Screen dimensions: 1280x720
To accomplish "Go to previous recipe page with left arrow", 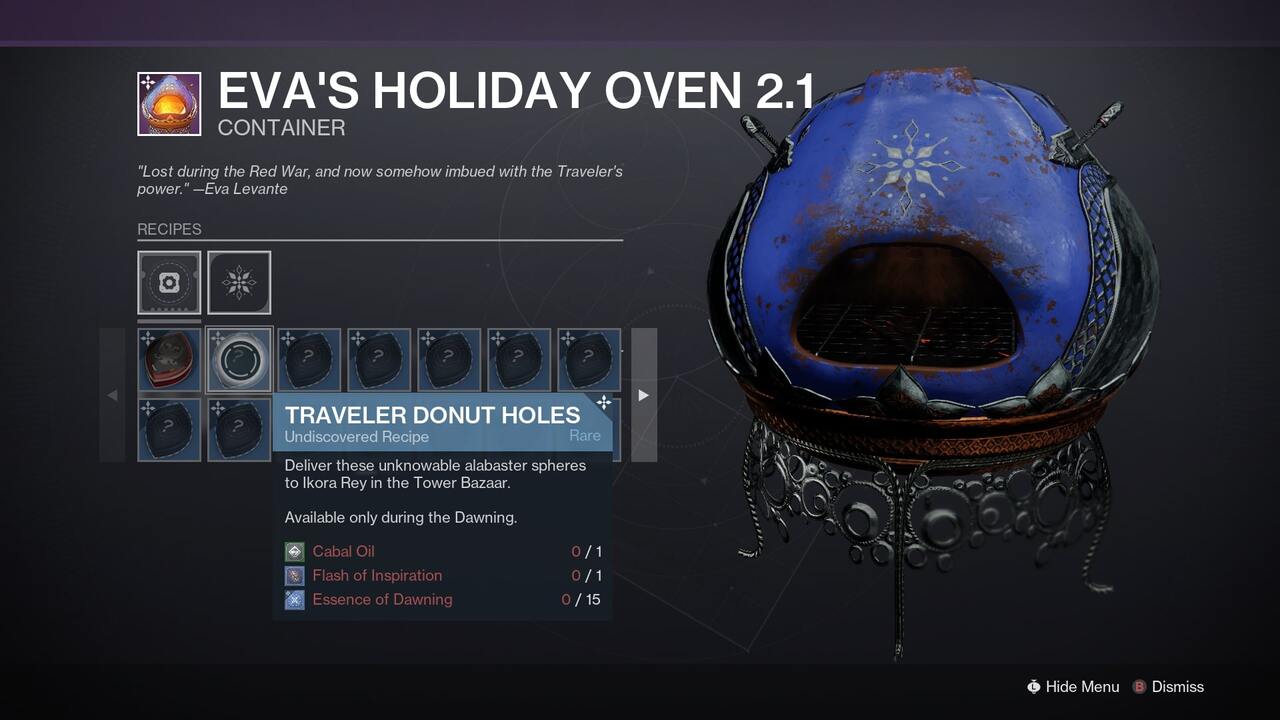I will coord(112,395).
